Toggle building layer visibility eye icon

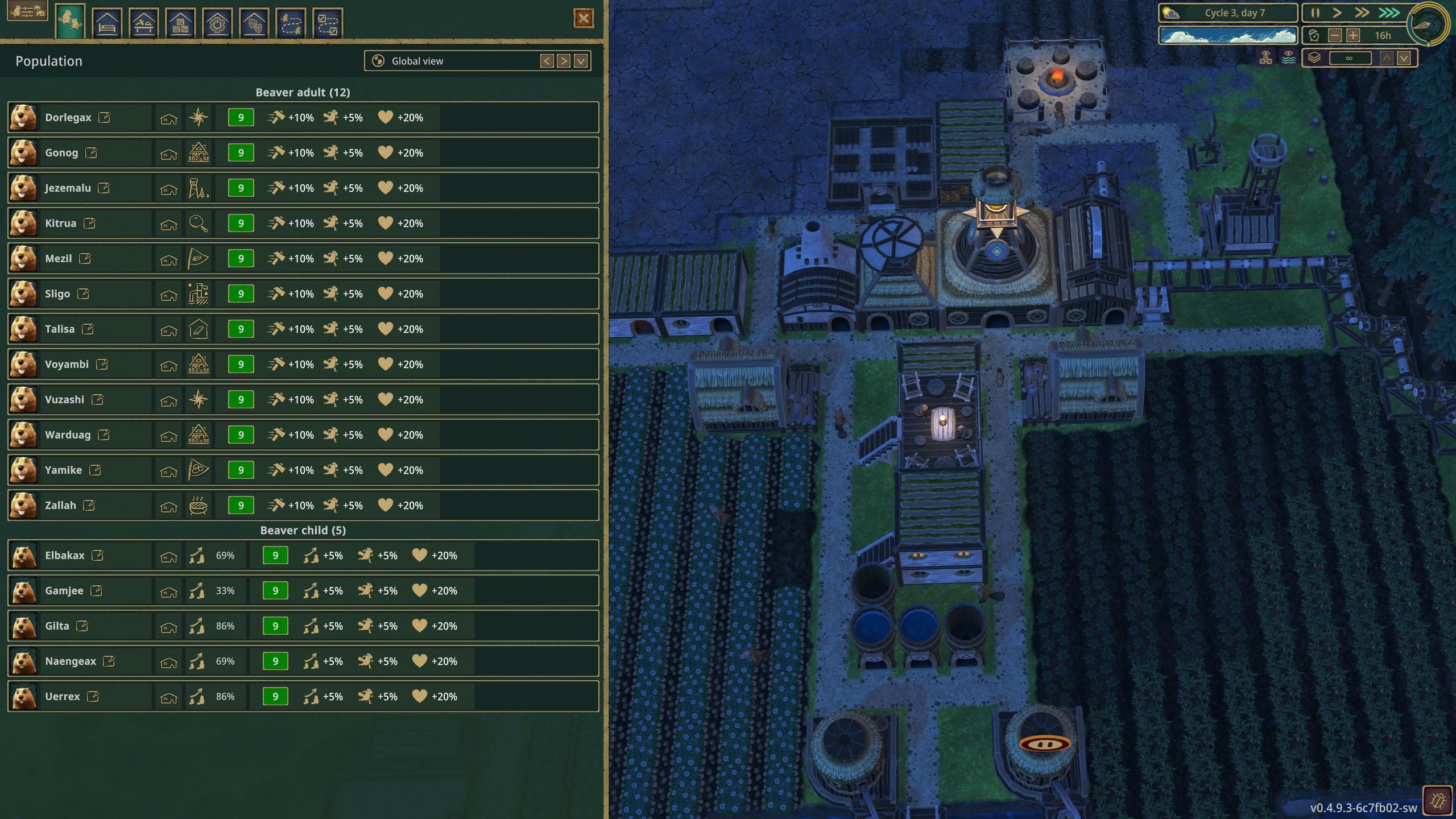(x=1267, y=59)
